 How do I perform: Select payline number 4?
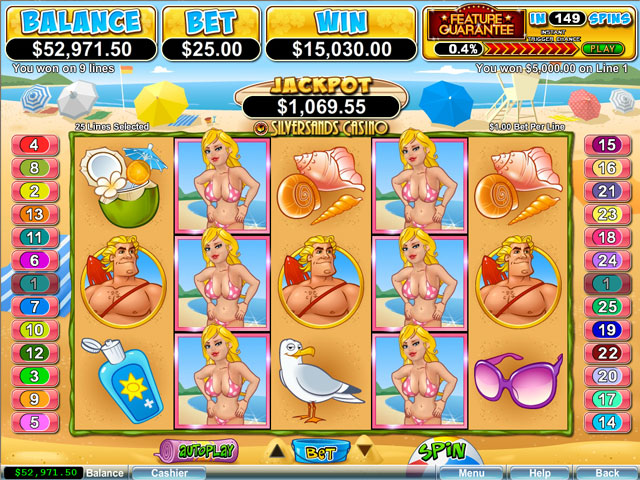34,145
